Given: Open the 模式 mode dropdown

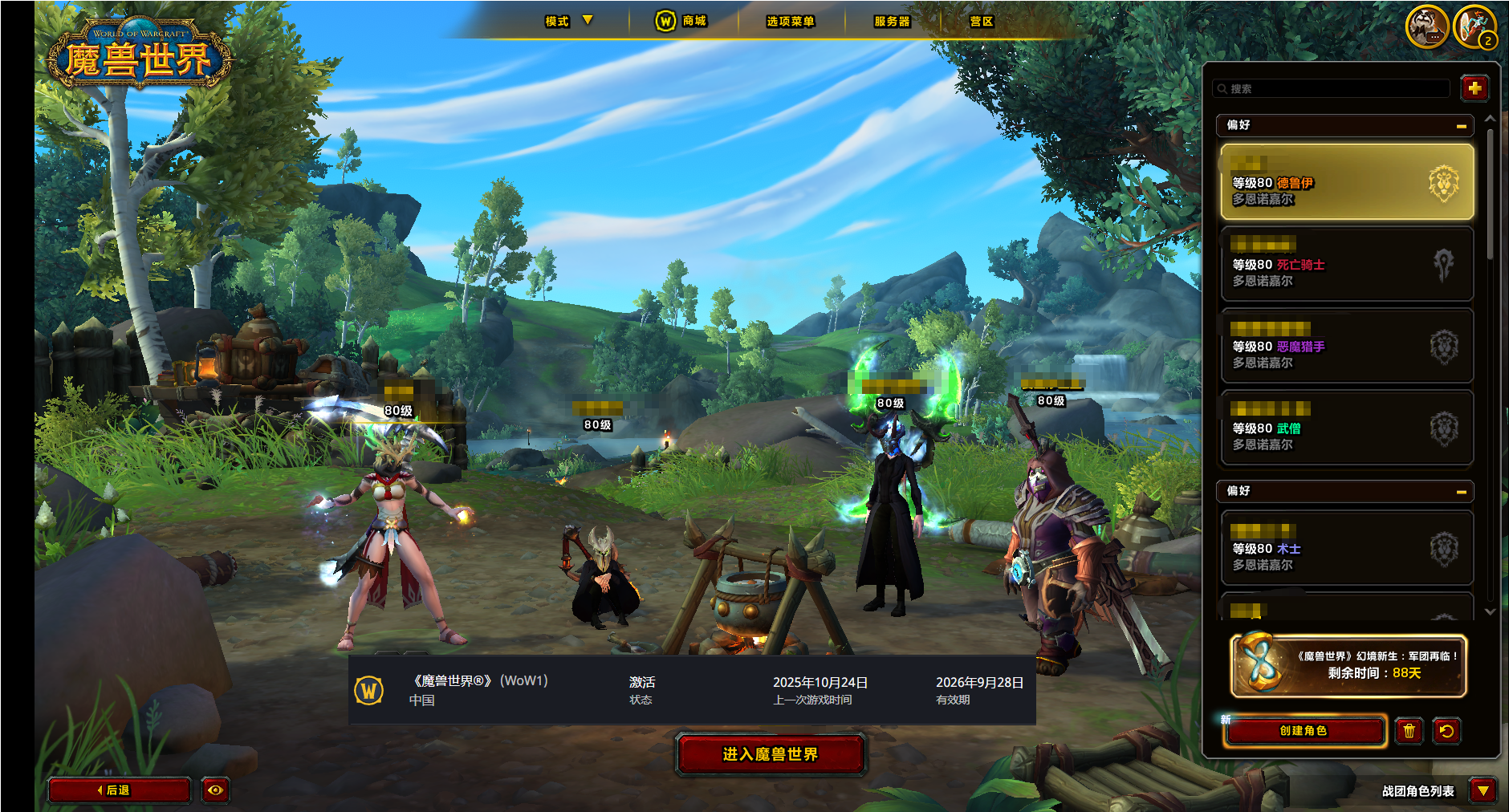Looking at the screenshot, I should (x=568, y=21).
